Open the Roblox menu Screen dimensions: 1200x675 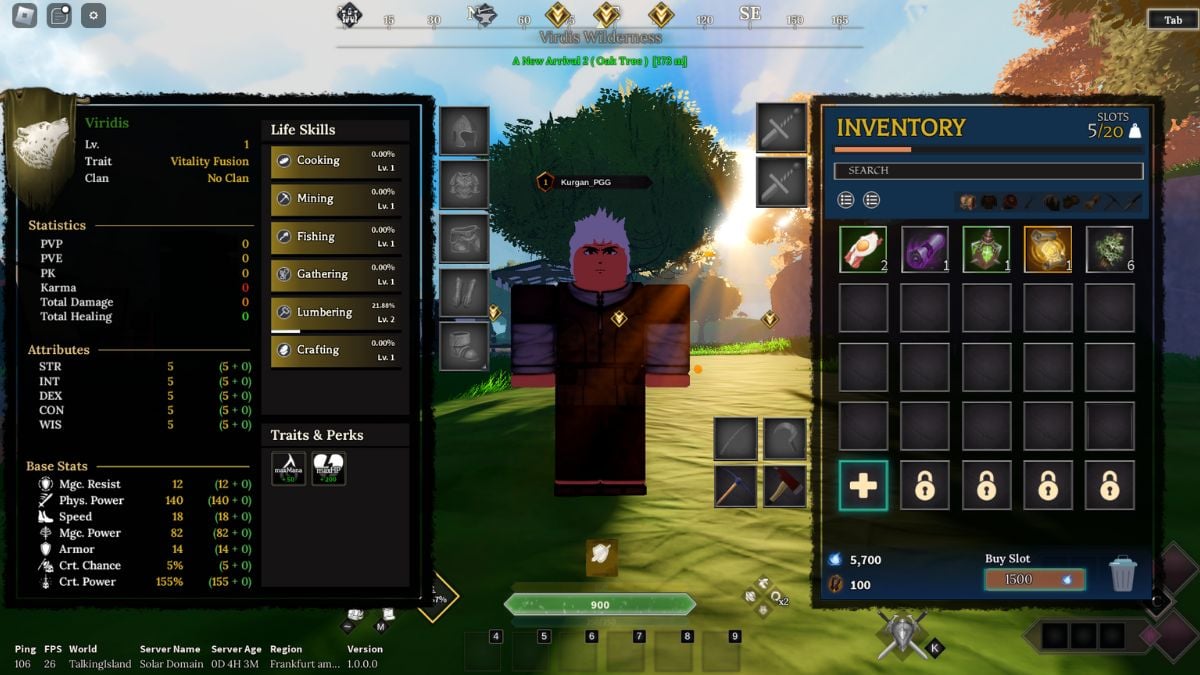pos(22,15)
